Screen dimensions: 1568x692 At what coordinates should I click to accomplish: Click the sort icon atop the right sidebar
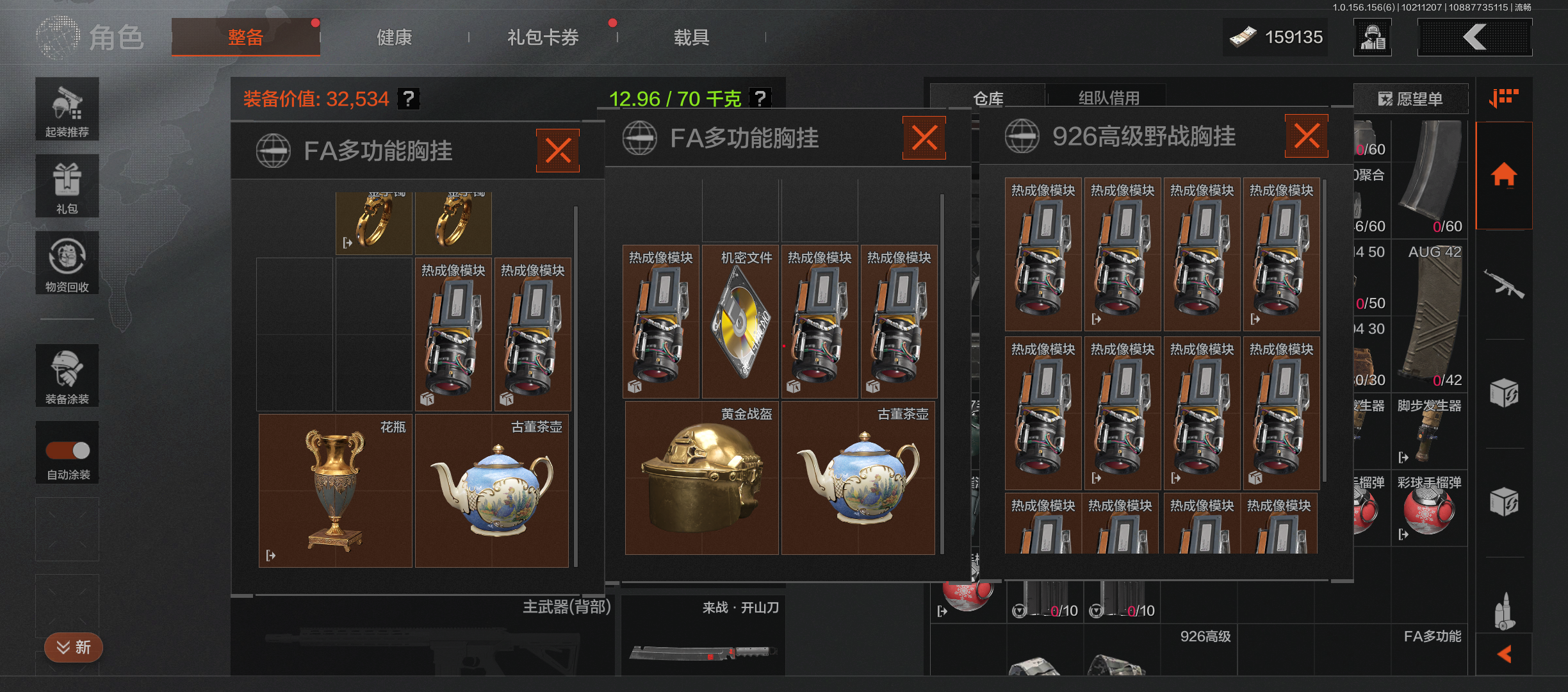(x=1504, y=97)
